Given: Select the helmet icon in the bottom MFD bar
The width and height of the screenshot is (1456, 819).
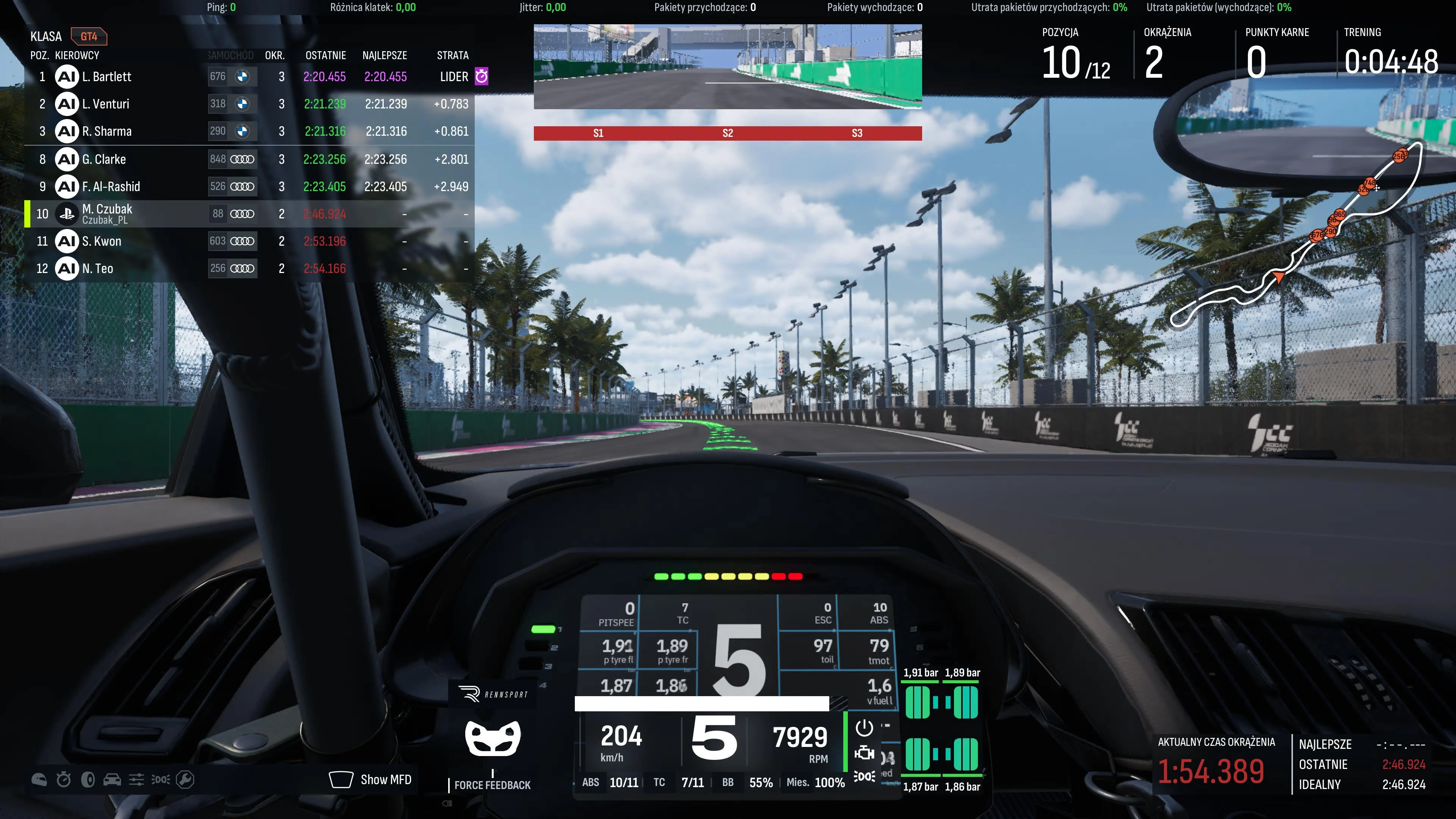Looking at the screenshot, I should point(39,779).
